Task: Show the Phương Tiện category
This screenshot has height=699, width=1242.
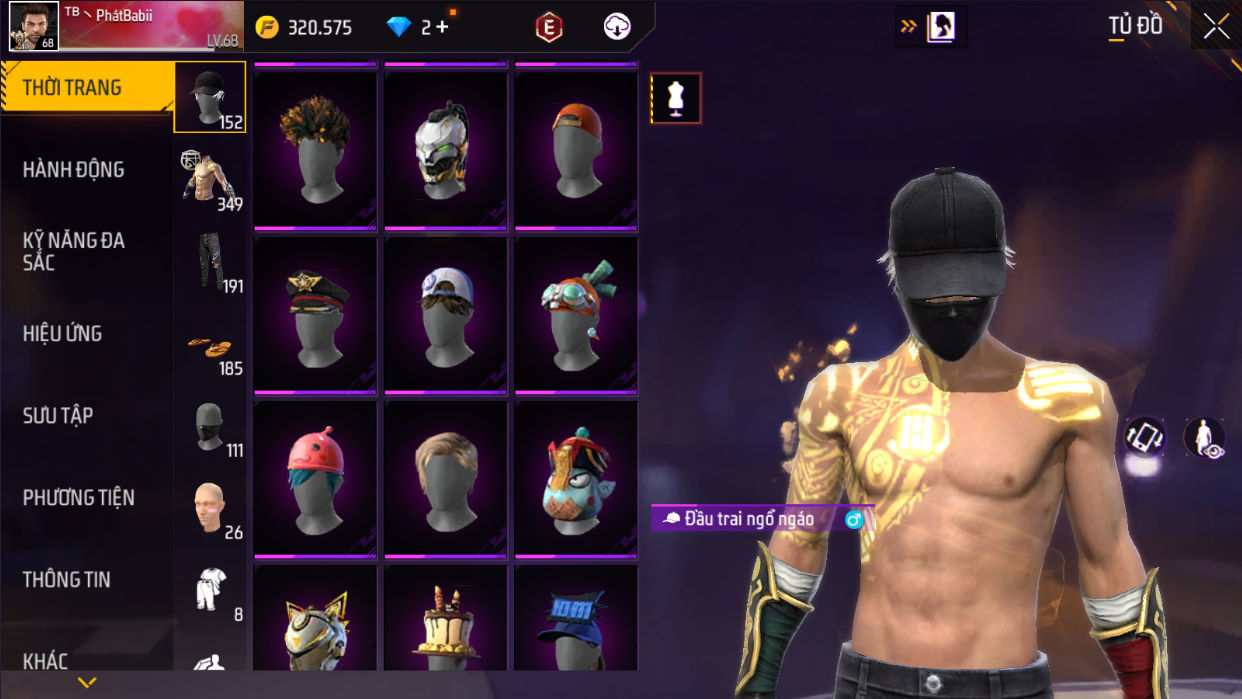Action: 79,498
